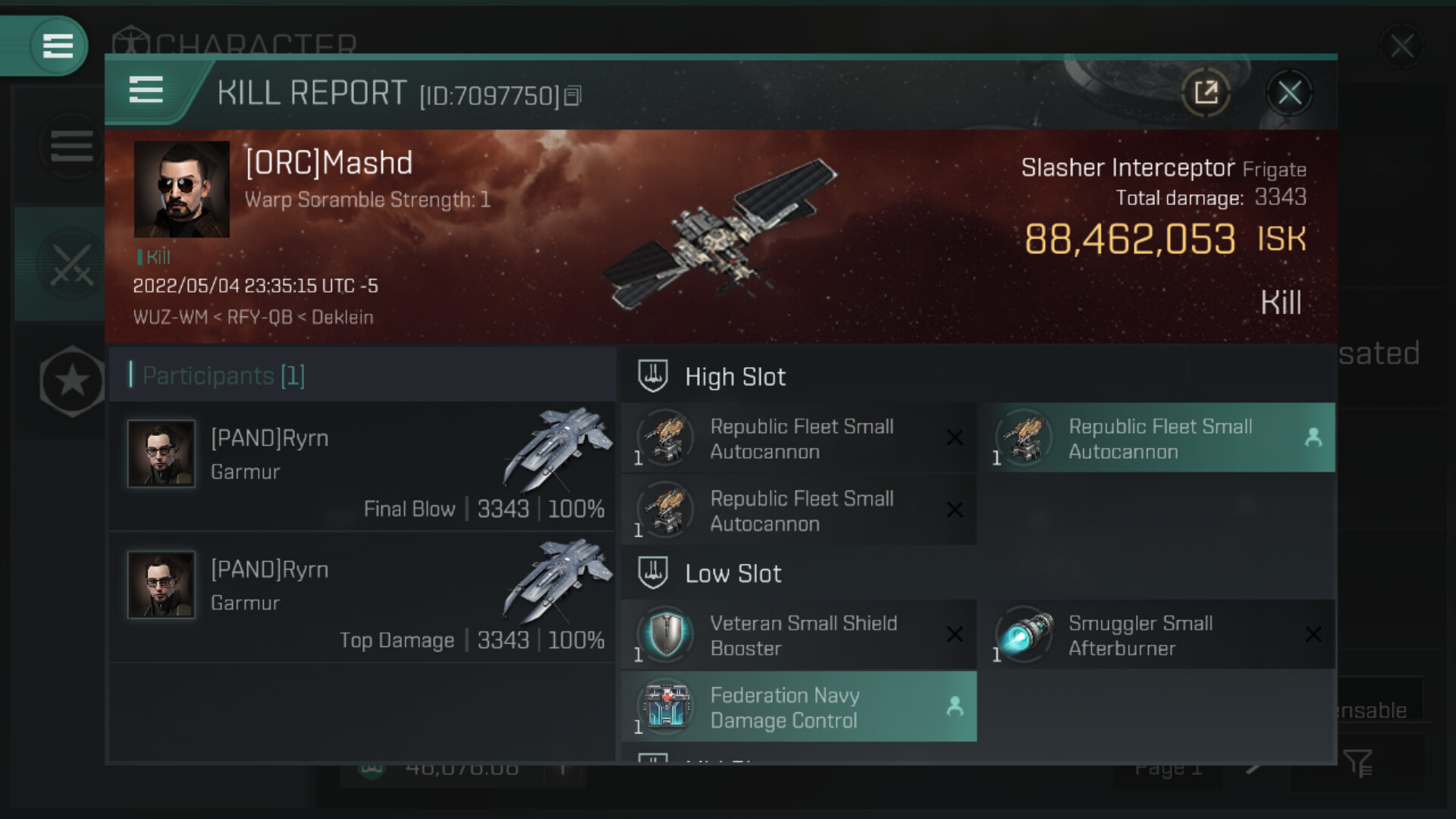
Task: Open the main menu in top-left corner
Action: (58, 46)
